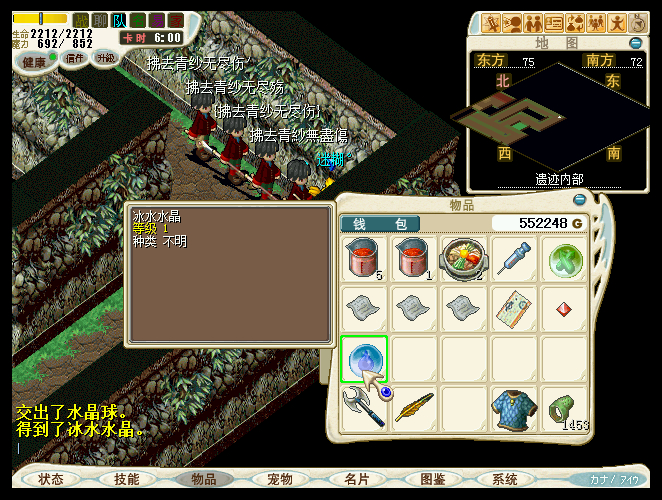This screenshot has height=500, width=662.
Task: Select the red gem item slot
Action: point(564,310)
